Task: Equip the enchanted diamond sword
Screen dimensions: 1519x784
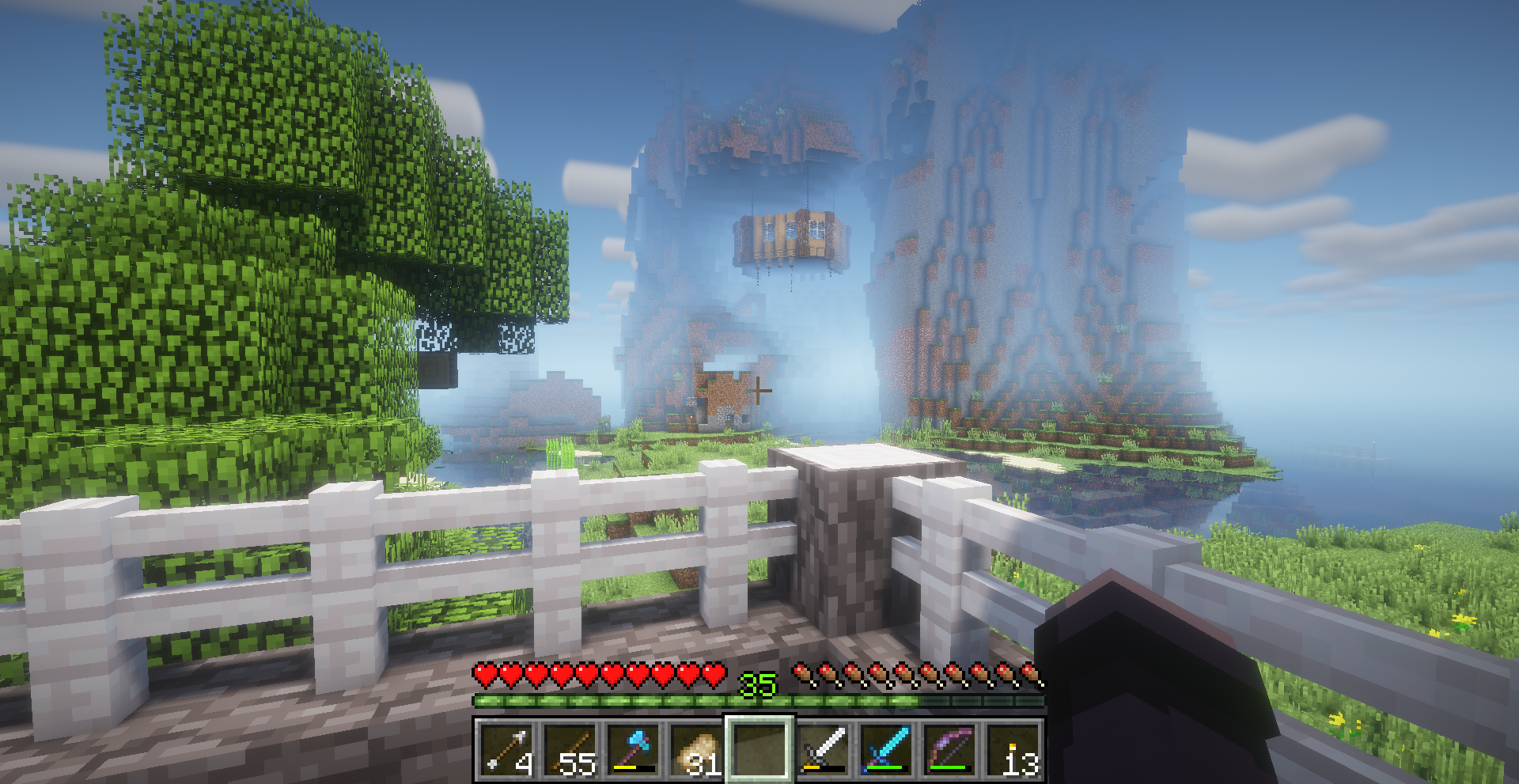Action: (x=885, y=749)
